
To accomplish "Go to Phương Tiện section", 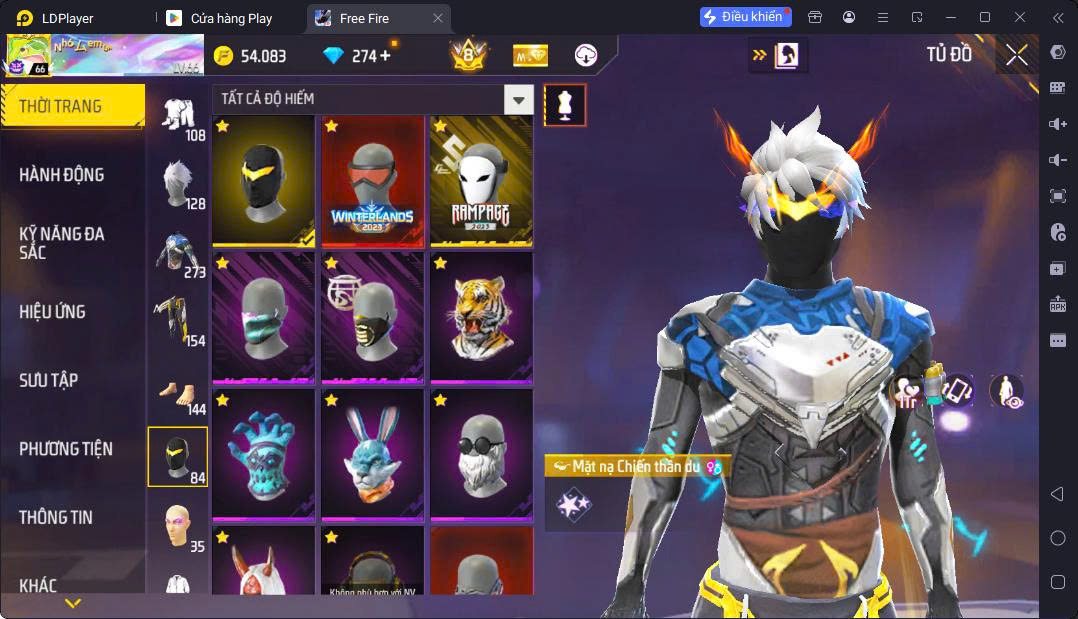I will click(66, 449).
